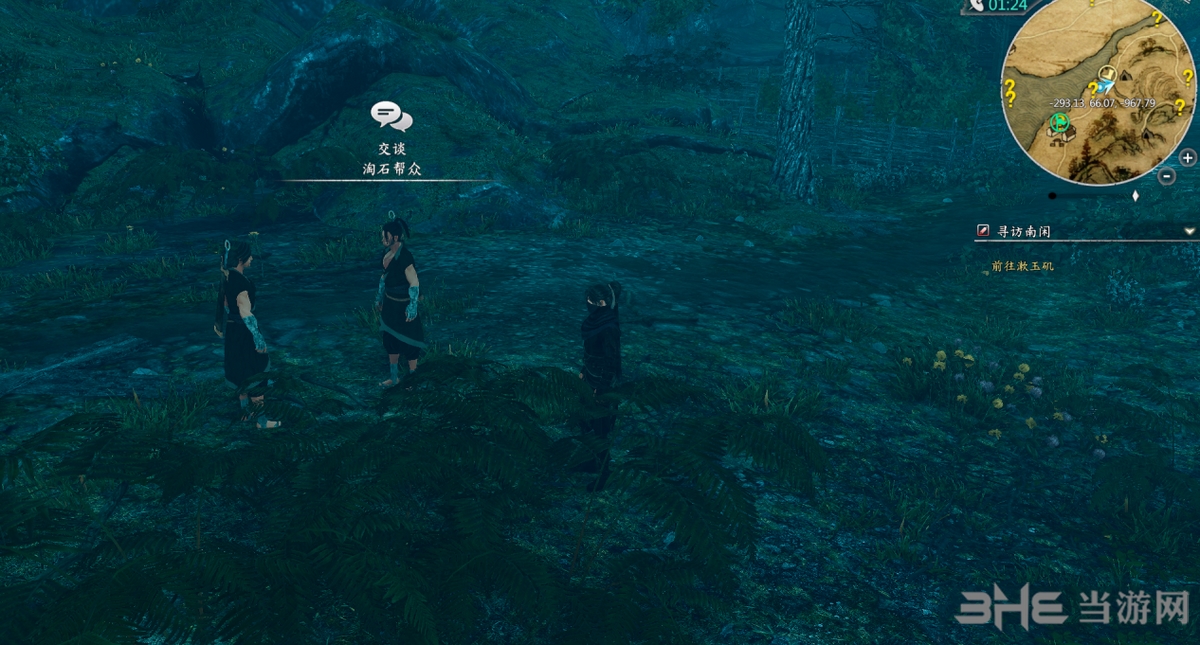Click the green flag marker on the minimap
The width and height of the screenshot is (1200, 645).
point(1059,124)
